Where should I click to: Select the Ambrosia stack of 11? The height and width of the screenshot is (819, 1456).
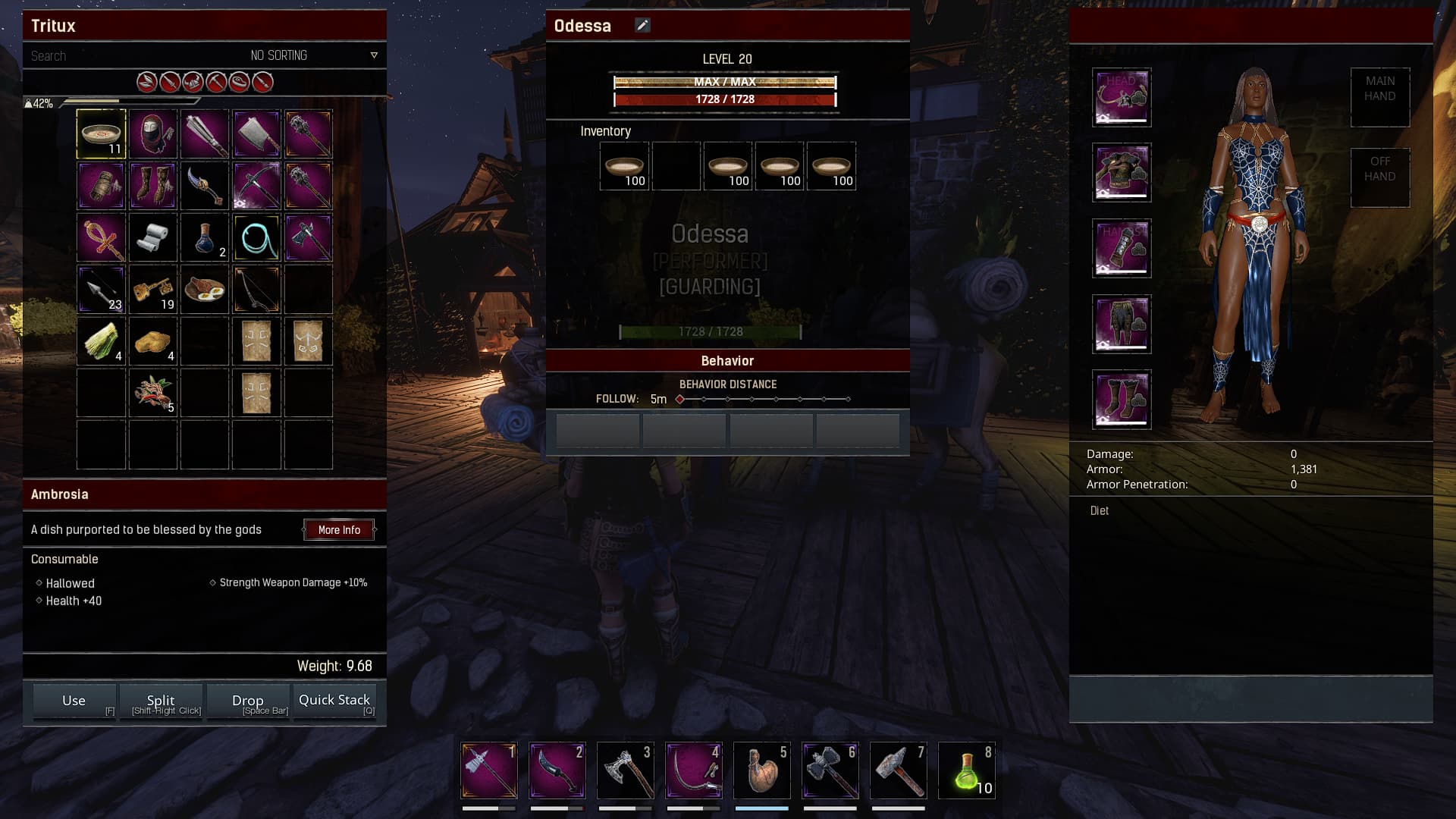coord(101,134)
